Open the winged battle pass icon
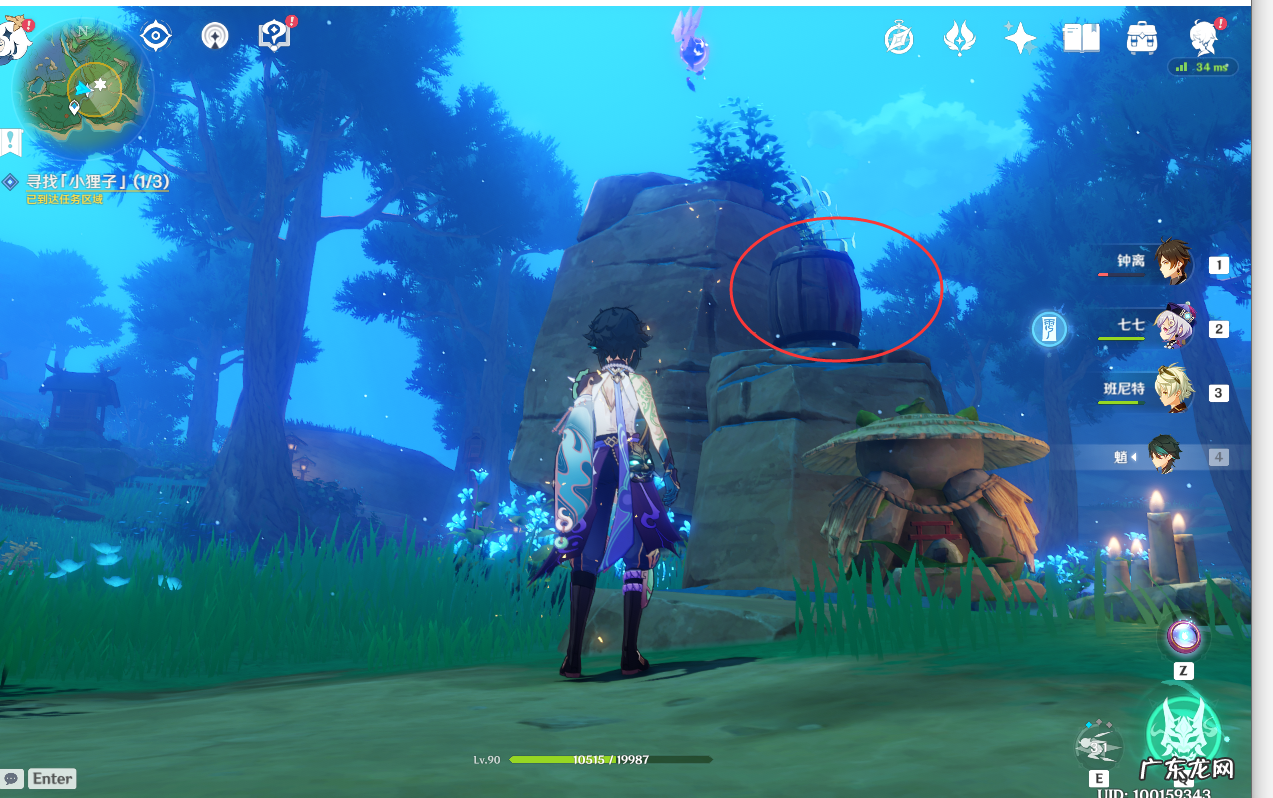This screenshot has height=798, width=1273. coord(959,39)
